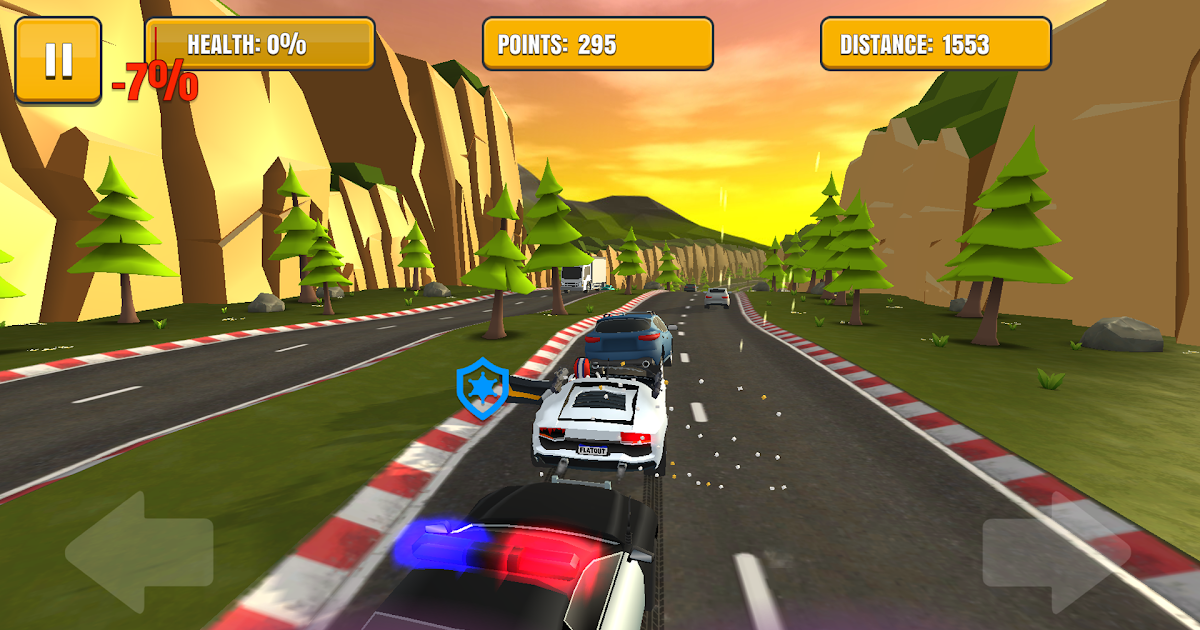Steer right with the right arrow
Screen dimensions: 1200x630
(1057, 552)
